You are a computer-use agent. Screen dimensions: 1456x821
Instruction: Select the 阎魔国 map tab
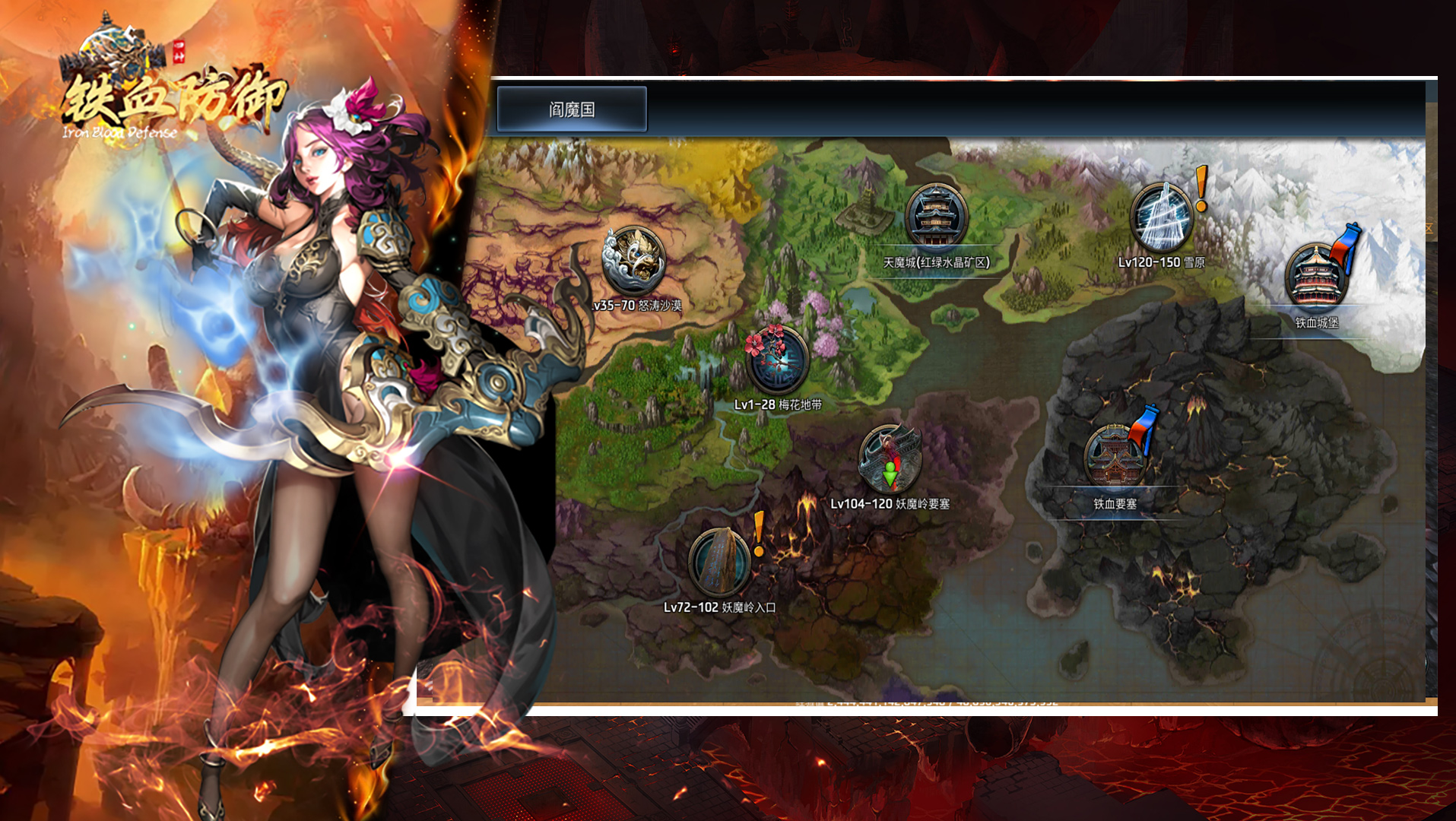tap(572, 109)
